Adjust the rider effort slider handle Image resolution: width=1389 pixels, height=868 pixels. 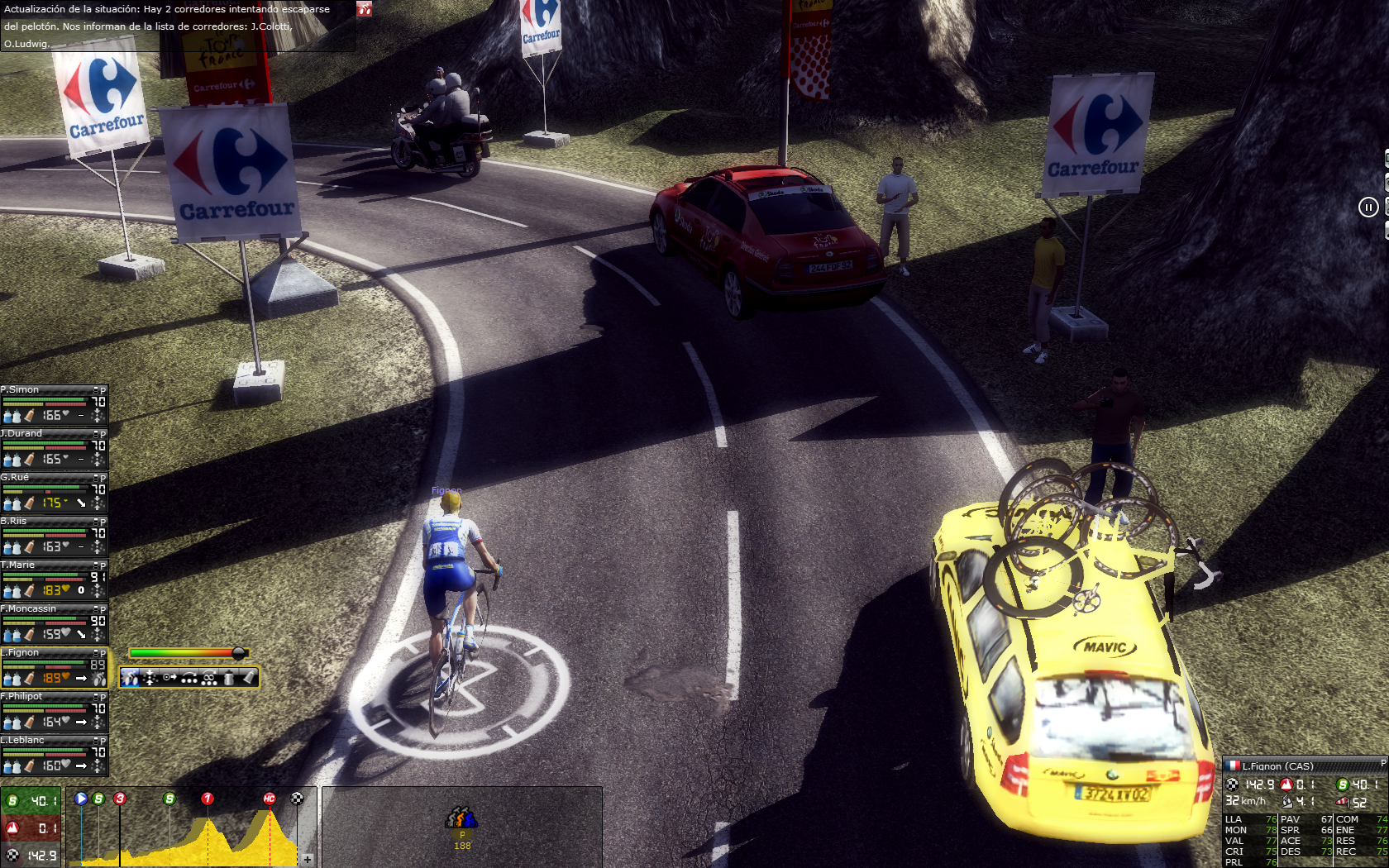pyautogui.click(x=238, y=653)
